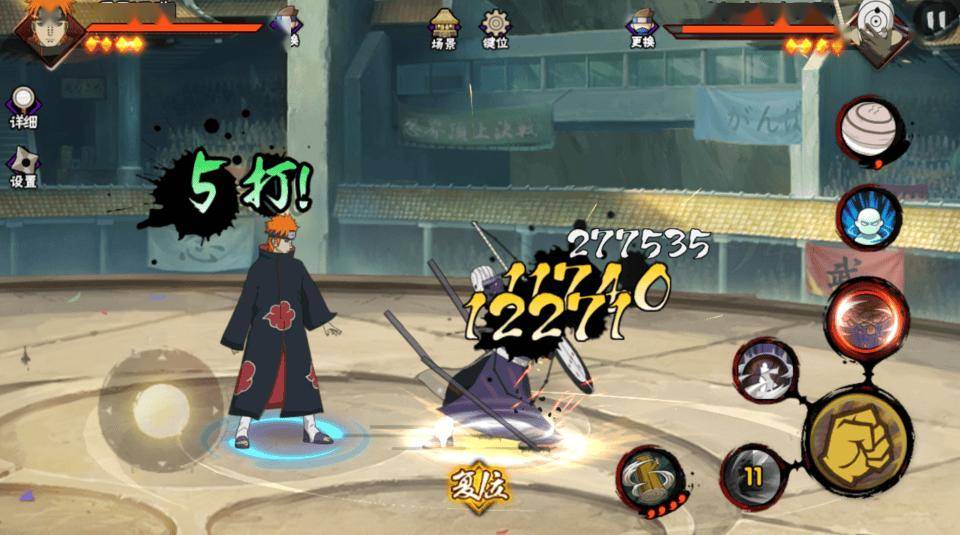Screen dimensions: 960x535
Task: Select the blue-glowing white figure summon icon
Action: pos(868,218)
